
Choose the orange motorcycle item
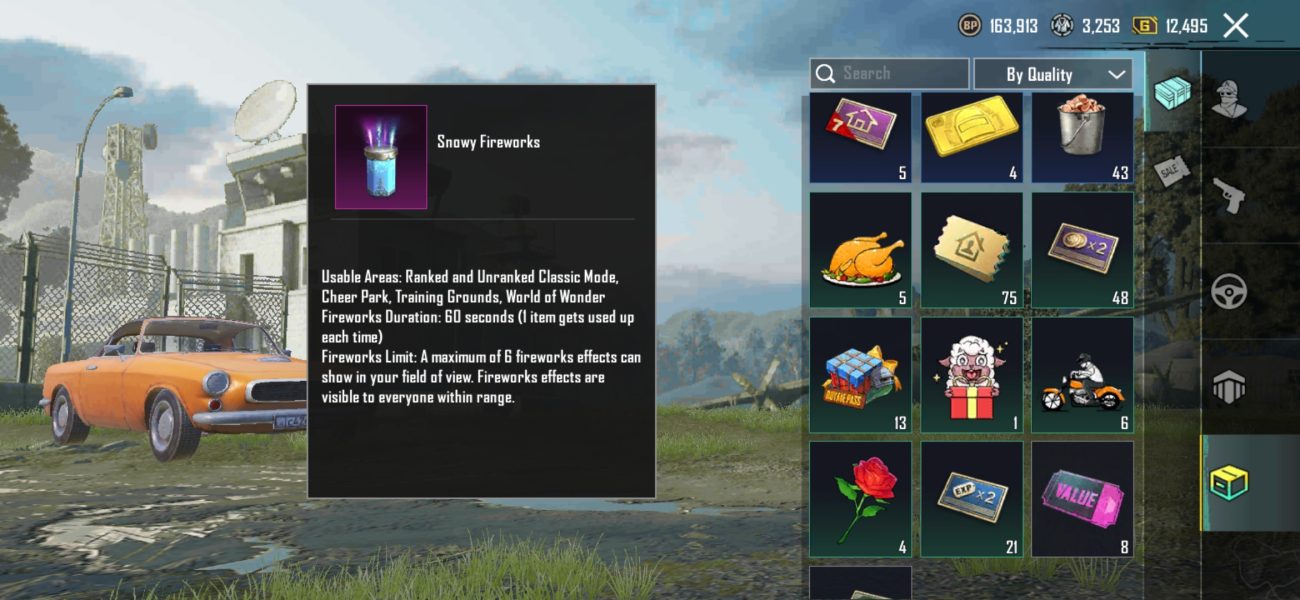click(x=1082, y=375)
